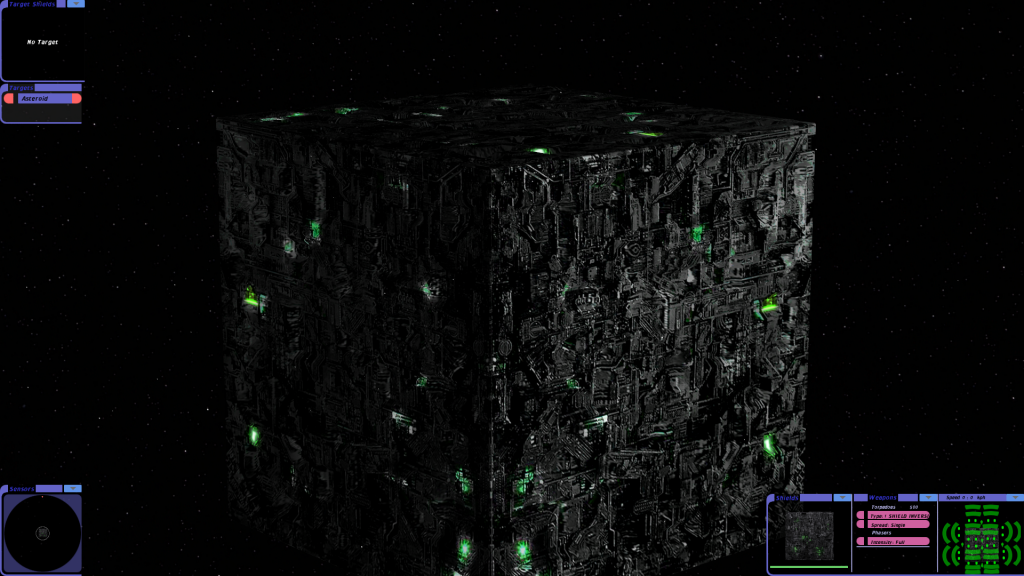Select Asteroid in the Targets list
The height and width of the screenshot is (576, 1024).
[x=43, y=99]
